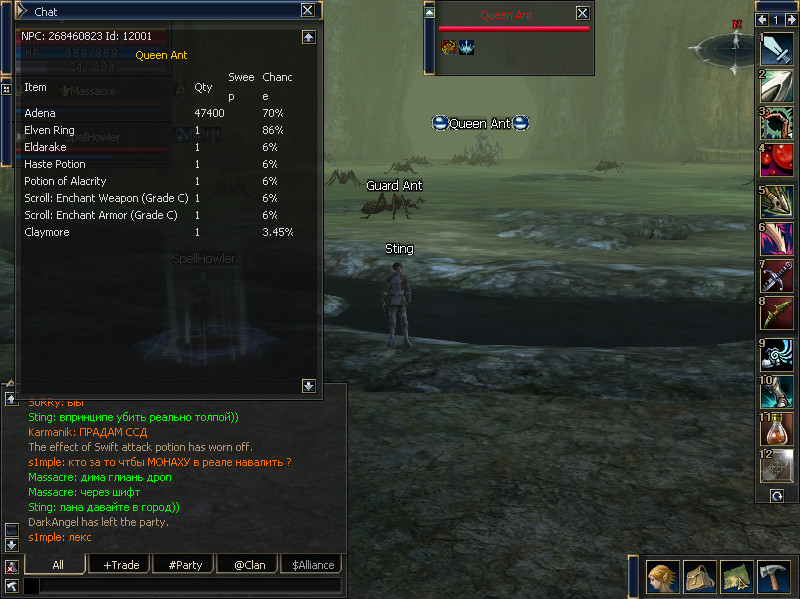The image size is (800, 599).
Task: Select the Claymore row in drop list
Action: coord(160,232)
